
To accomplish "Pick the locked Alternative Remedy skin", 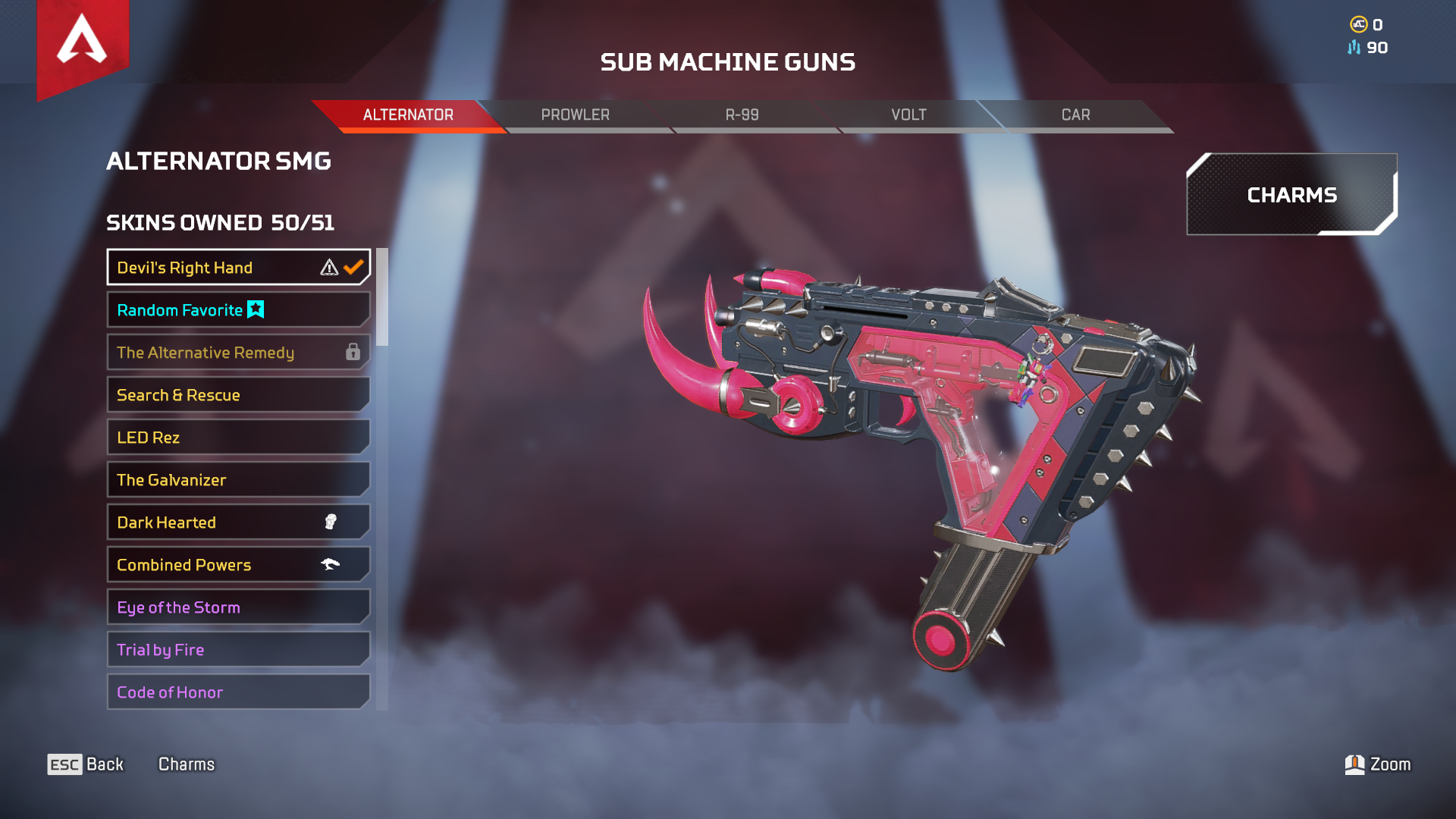I will click(238, 353).
